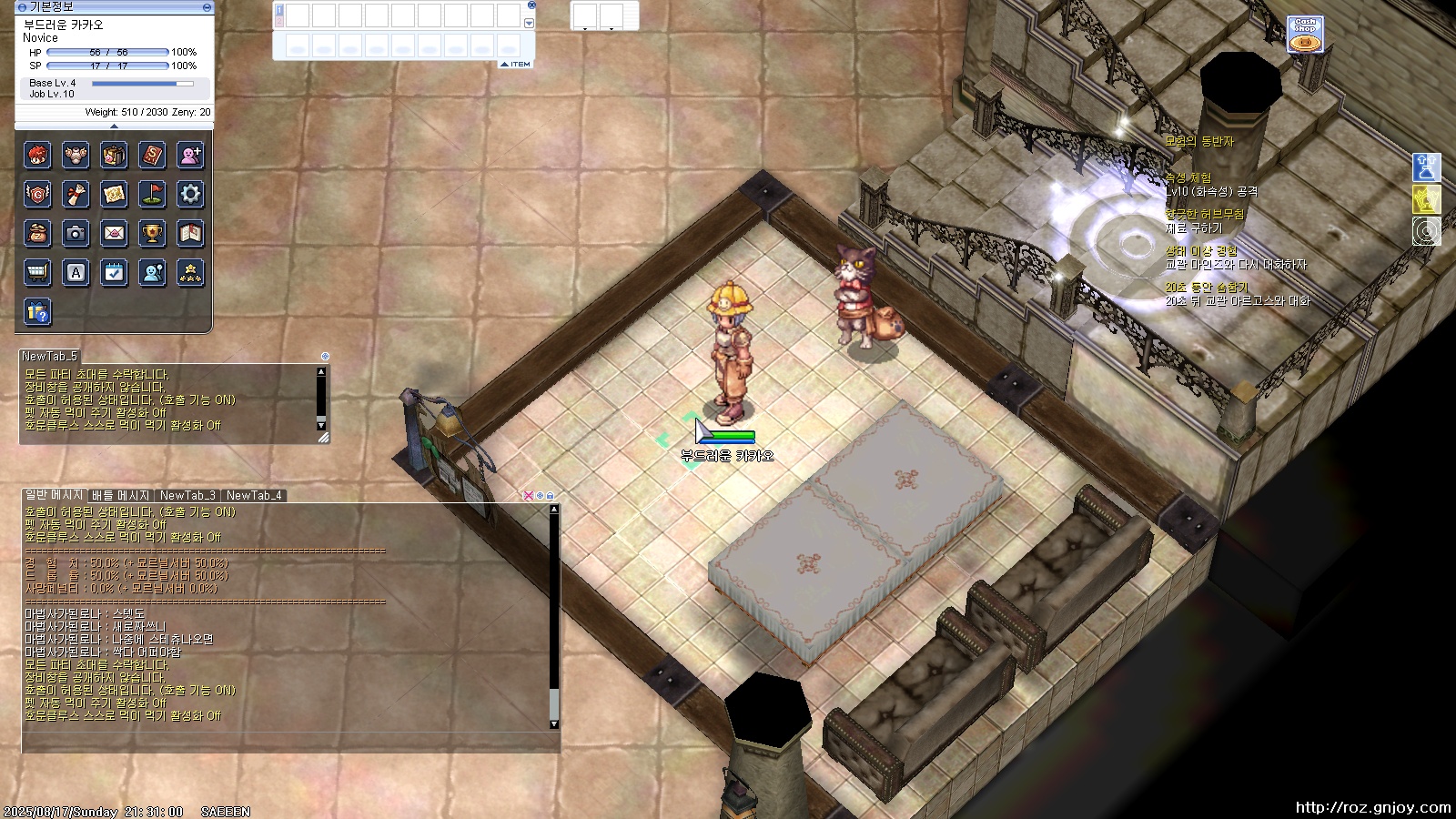This screenshot has width=1456, height=819.
Task: Switch to the 배틀 메시지 chat tab
Action: (120, 496)
